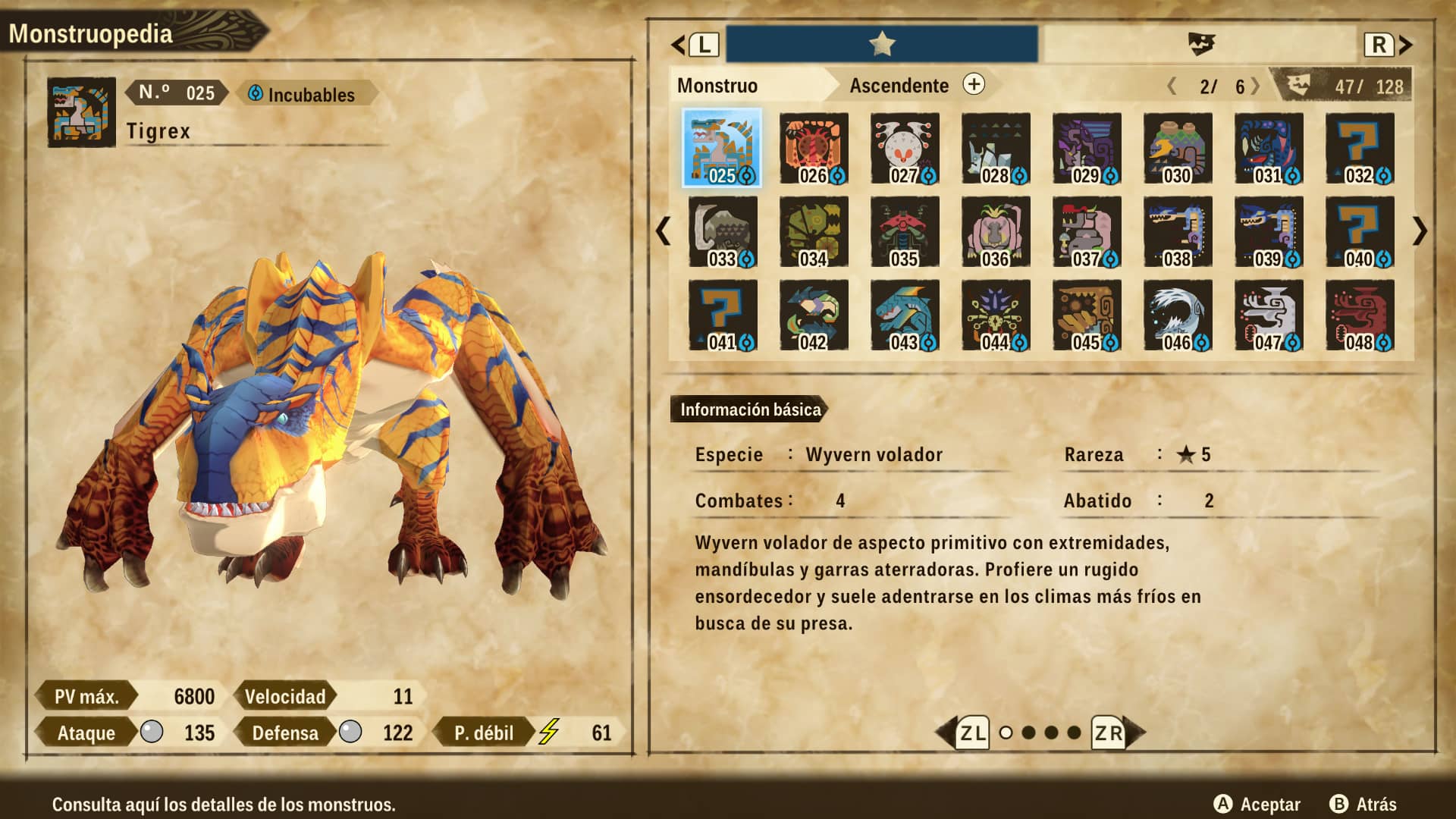Show the second info page dot
Screen dimensions: 1456x819
[x=1028, y=733]
